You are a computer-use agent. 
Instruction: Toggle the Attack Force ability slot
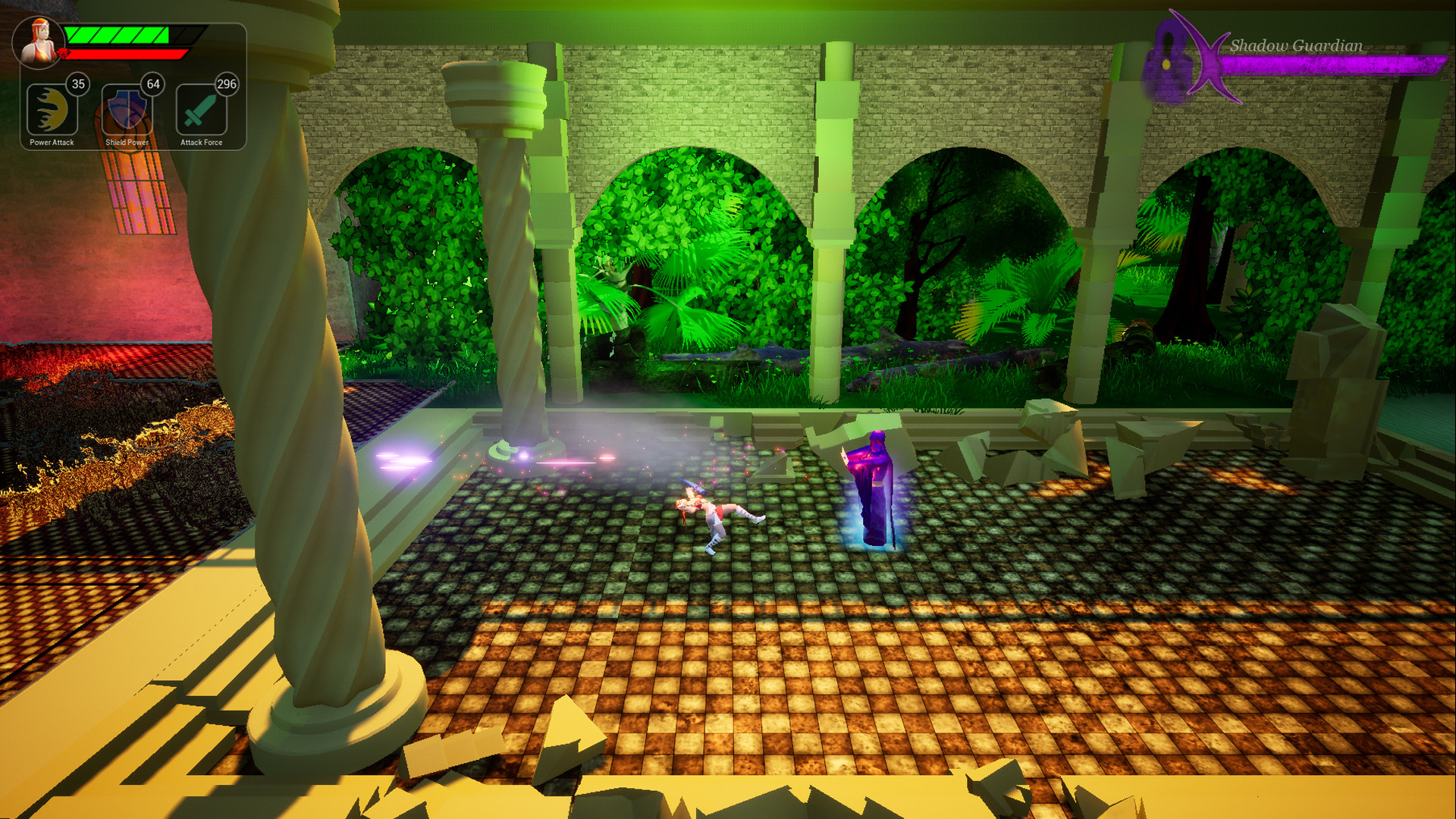point(201,111)
